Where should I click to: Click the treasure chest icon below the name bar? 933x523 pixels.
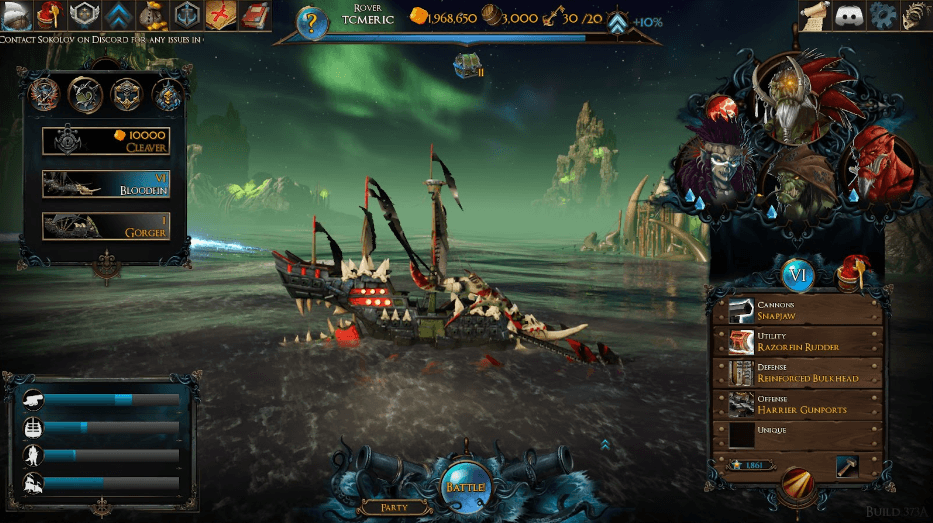tap(465, 65)
